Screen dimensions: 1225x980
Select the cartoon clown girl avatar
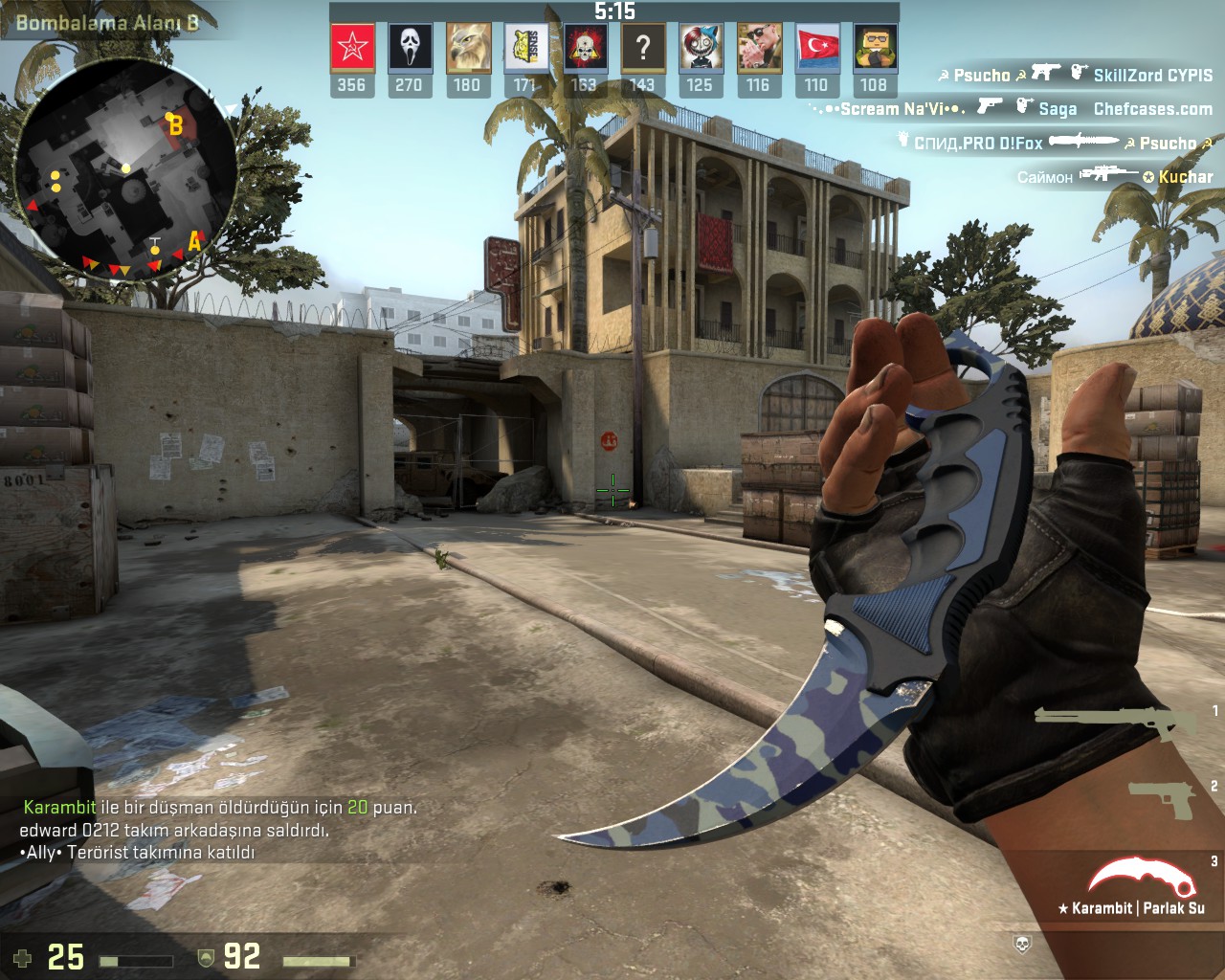click(x=701, y=48)
